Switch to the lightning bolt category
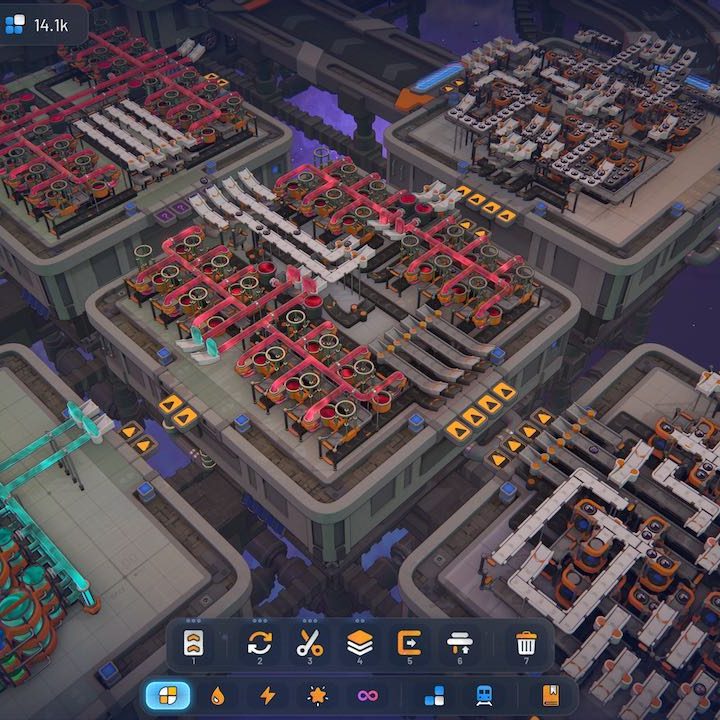This screenshot has width=720, height=720. [x=268, y=695]
